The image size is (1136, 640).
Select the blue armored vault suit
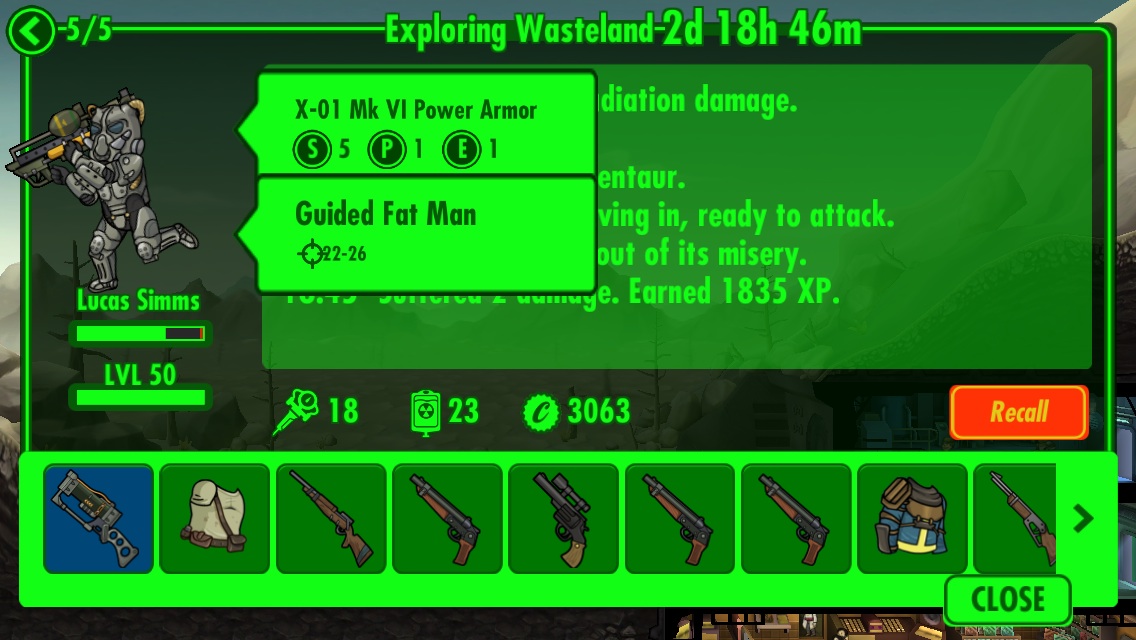(x=911, y=518)
